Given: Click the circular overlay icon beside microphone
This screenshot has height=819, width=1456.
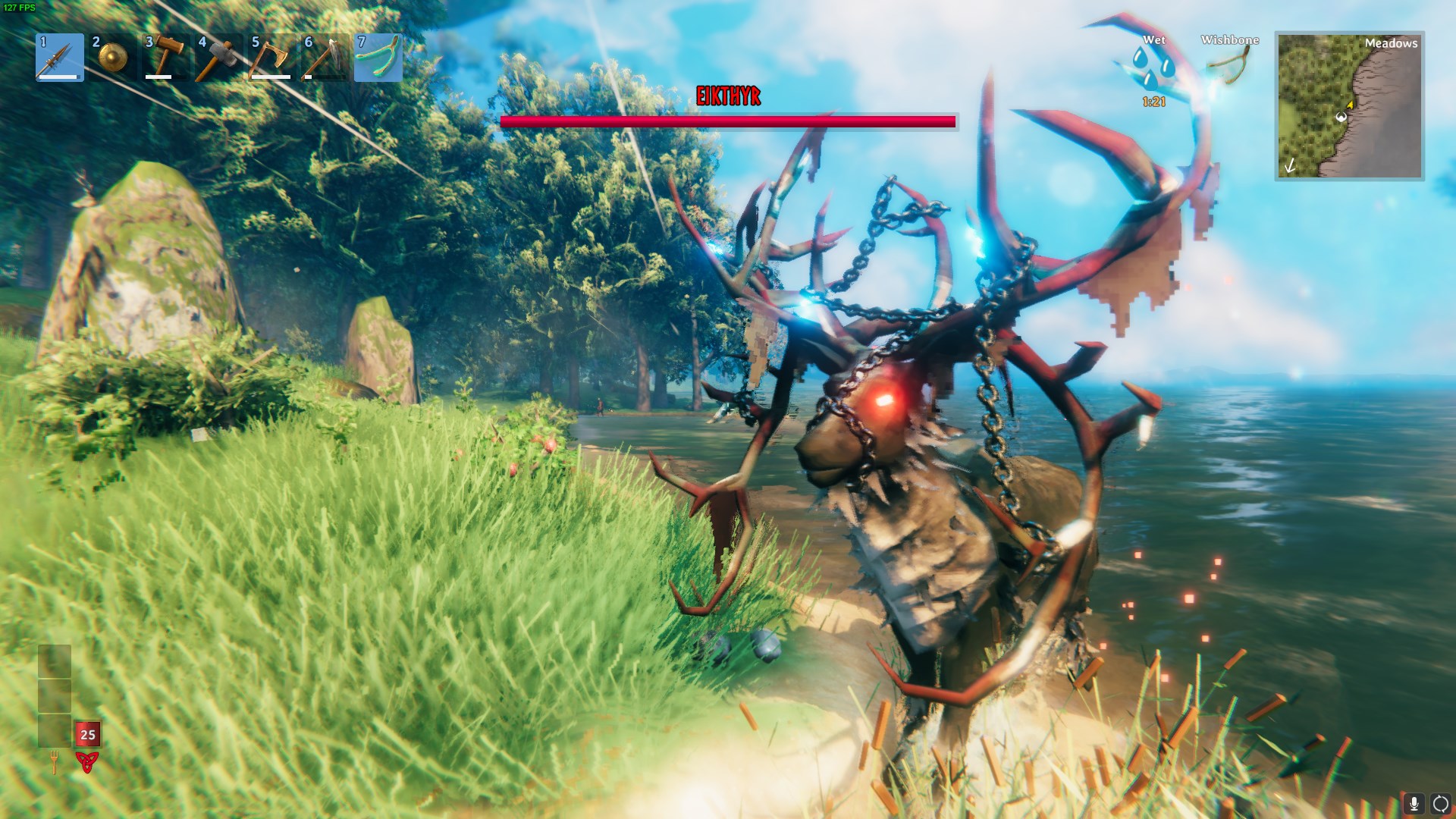Looking at the screenshot, I should pyautogui.click(x=1440, y=803).
